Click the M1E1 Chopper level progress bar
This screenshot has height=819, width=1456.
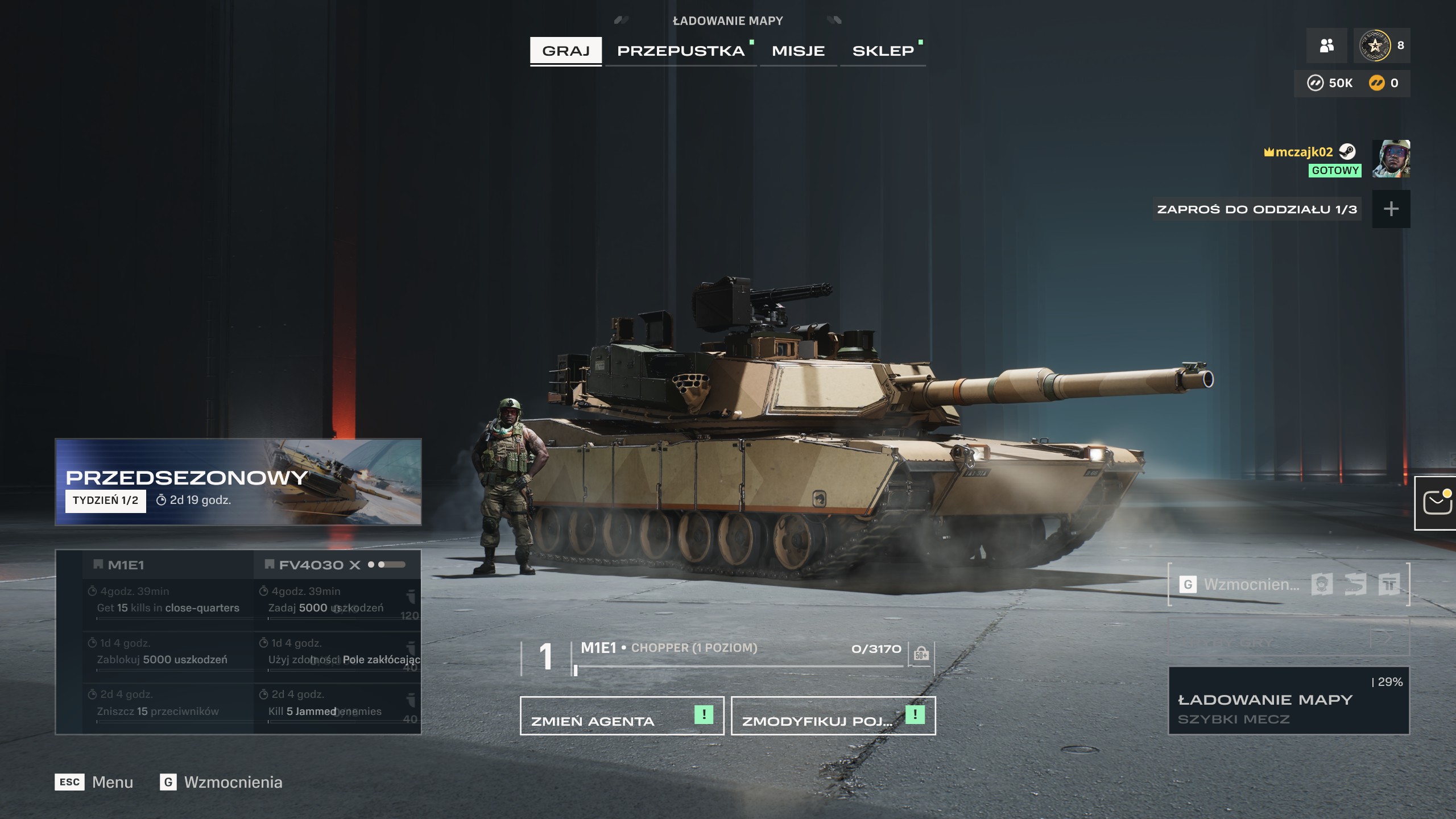pos(739,665)
